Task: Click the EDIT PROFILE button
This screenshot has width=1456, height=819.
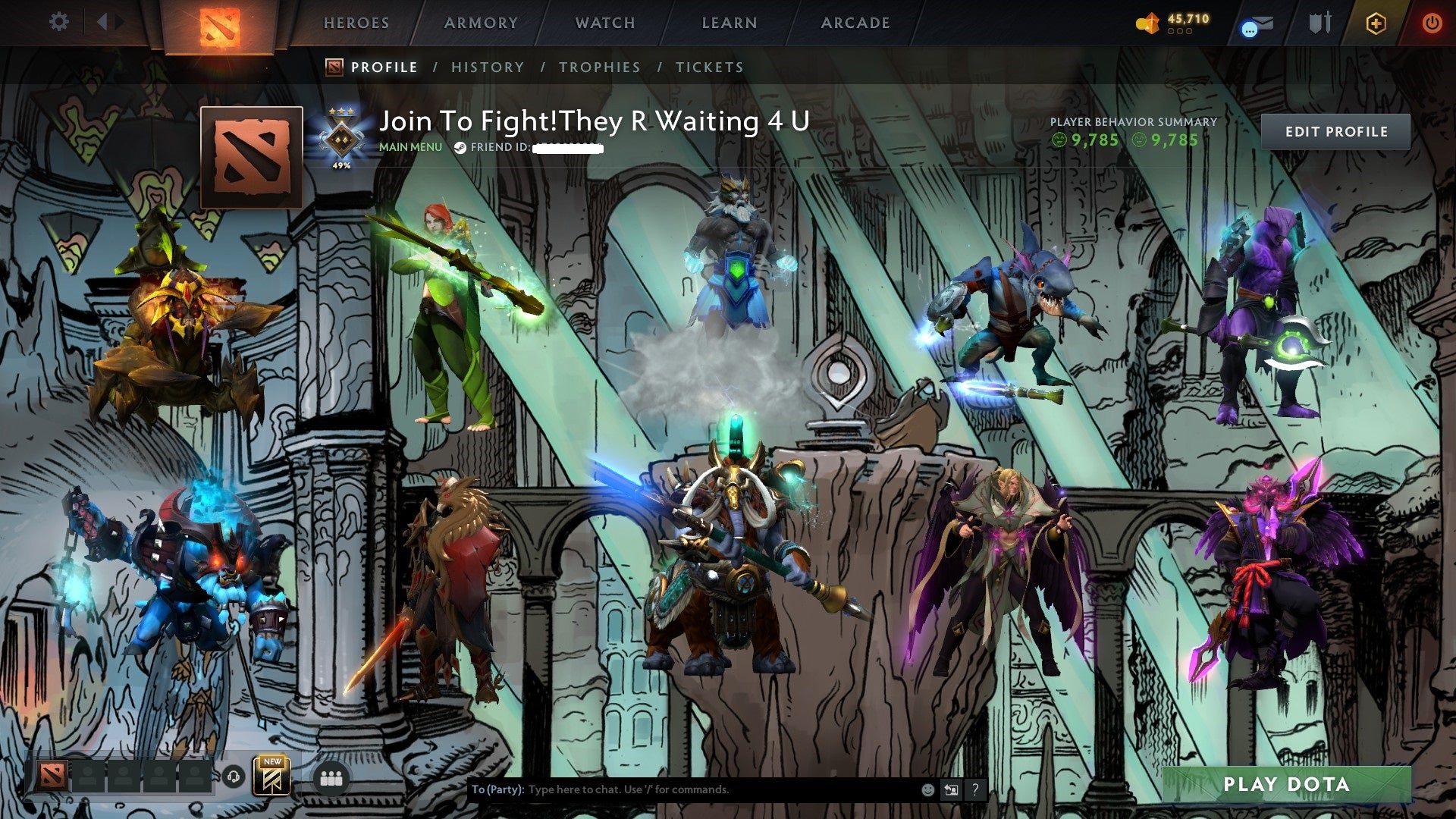Action: (1335, 131)
